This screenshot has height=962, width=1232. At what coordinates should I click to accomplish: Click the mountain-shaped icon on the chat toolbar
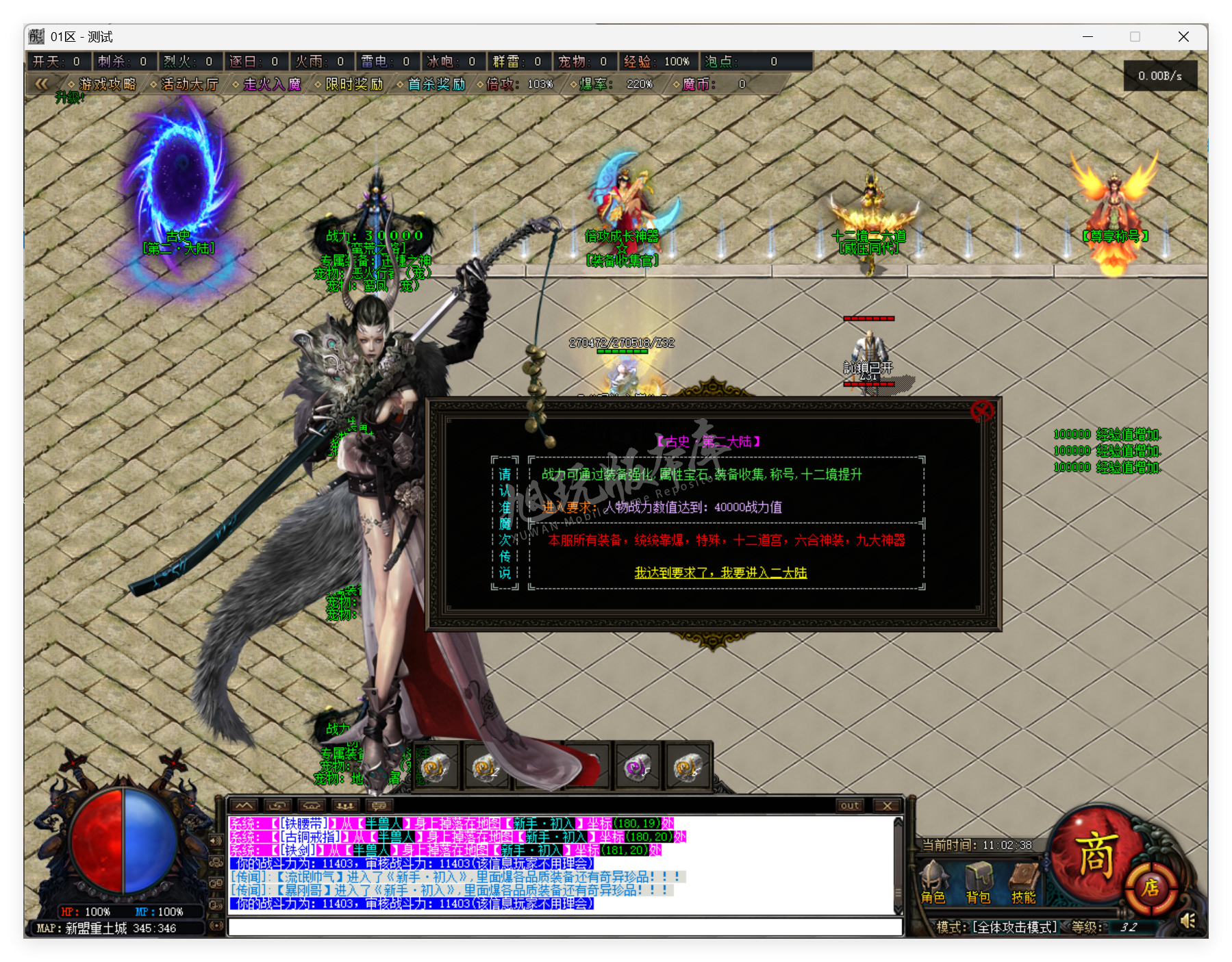point(244,805)
